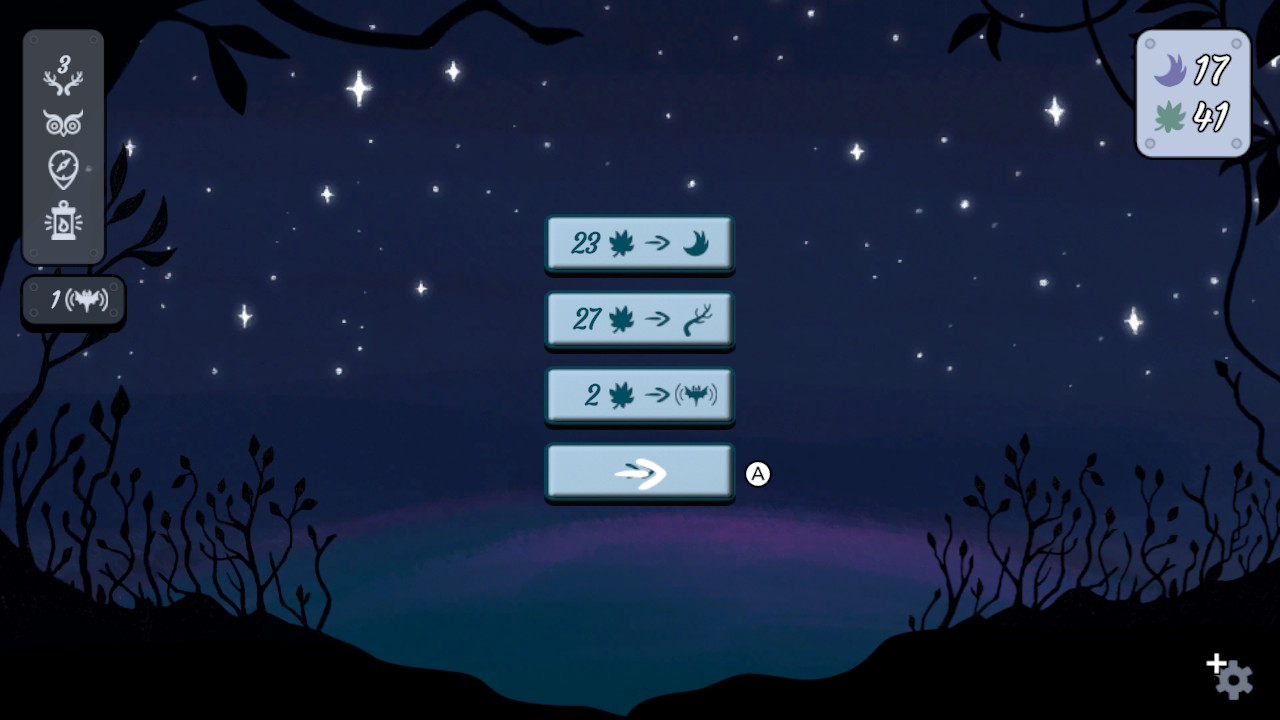Click the plus icon near the gear

point(1216,662)
